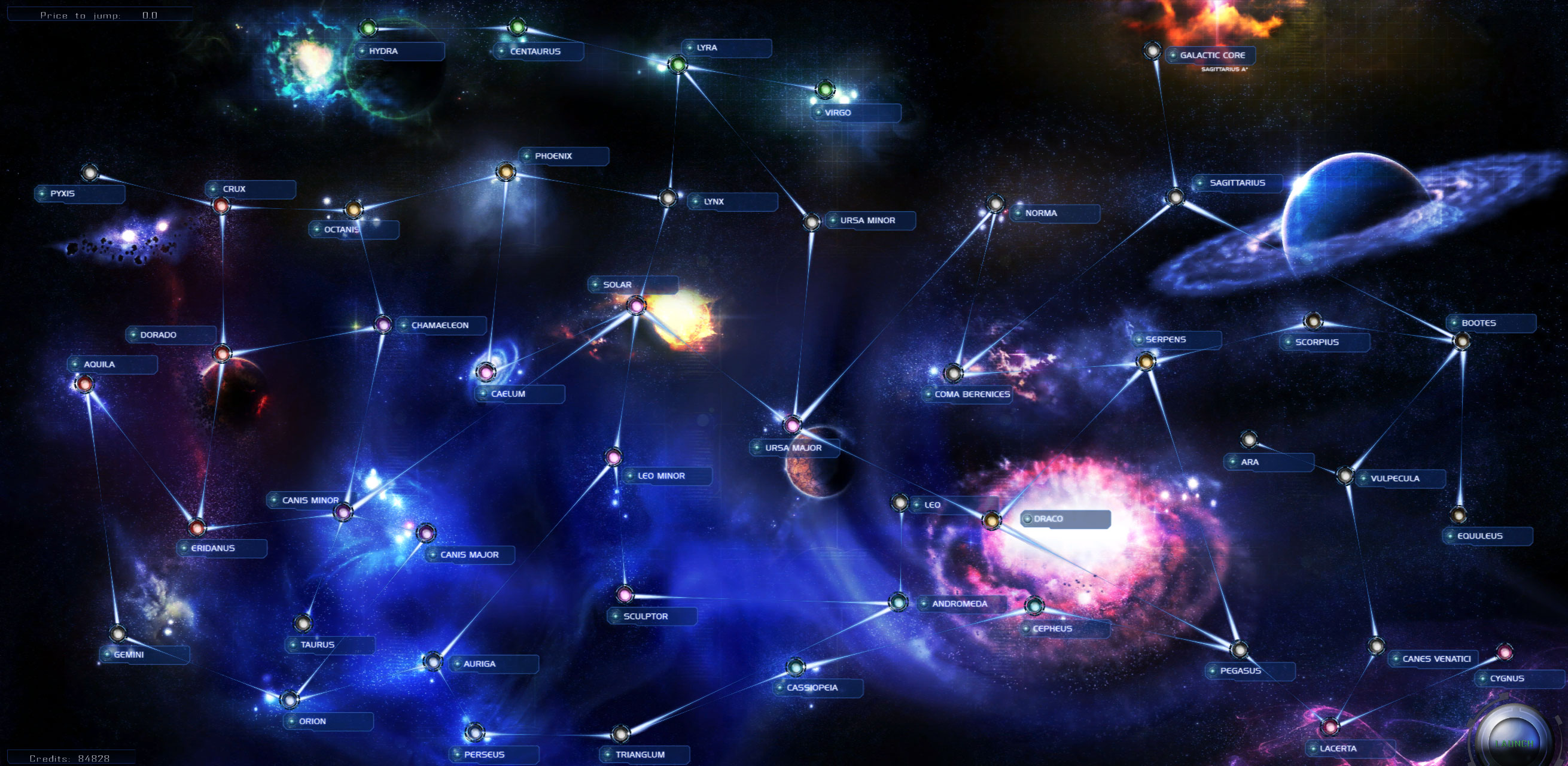Click the Gemini star marker
The image size is (1568, 766).
117,633
